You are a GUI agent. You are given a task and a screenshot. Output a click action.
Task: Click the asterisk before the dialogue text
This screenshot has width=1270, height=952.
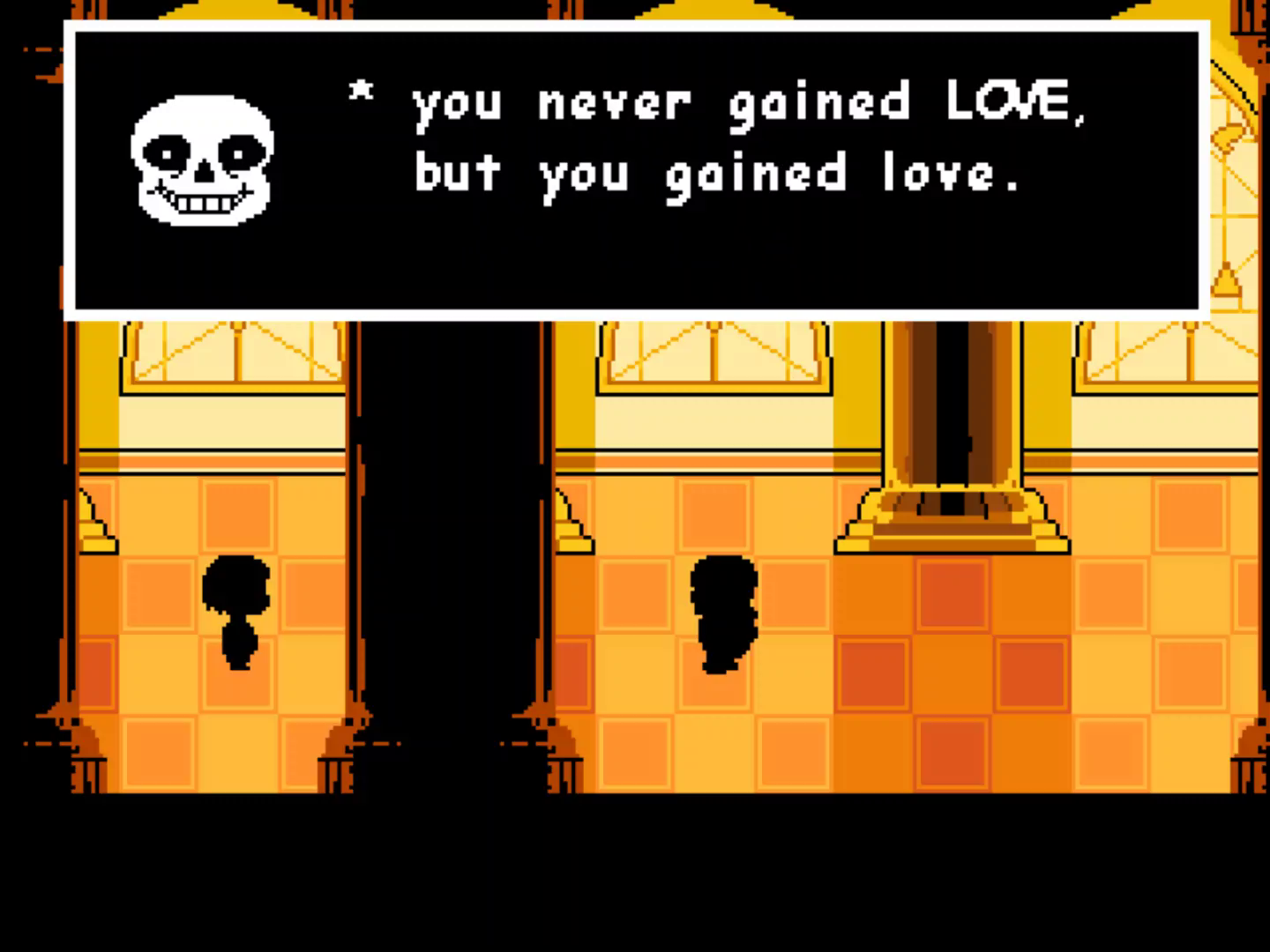coord(360,93)
